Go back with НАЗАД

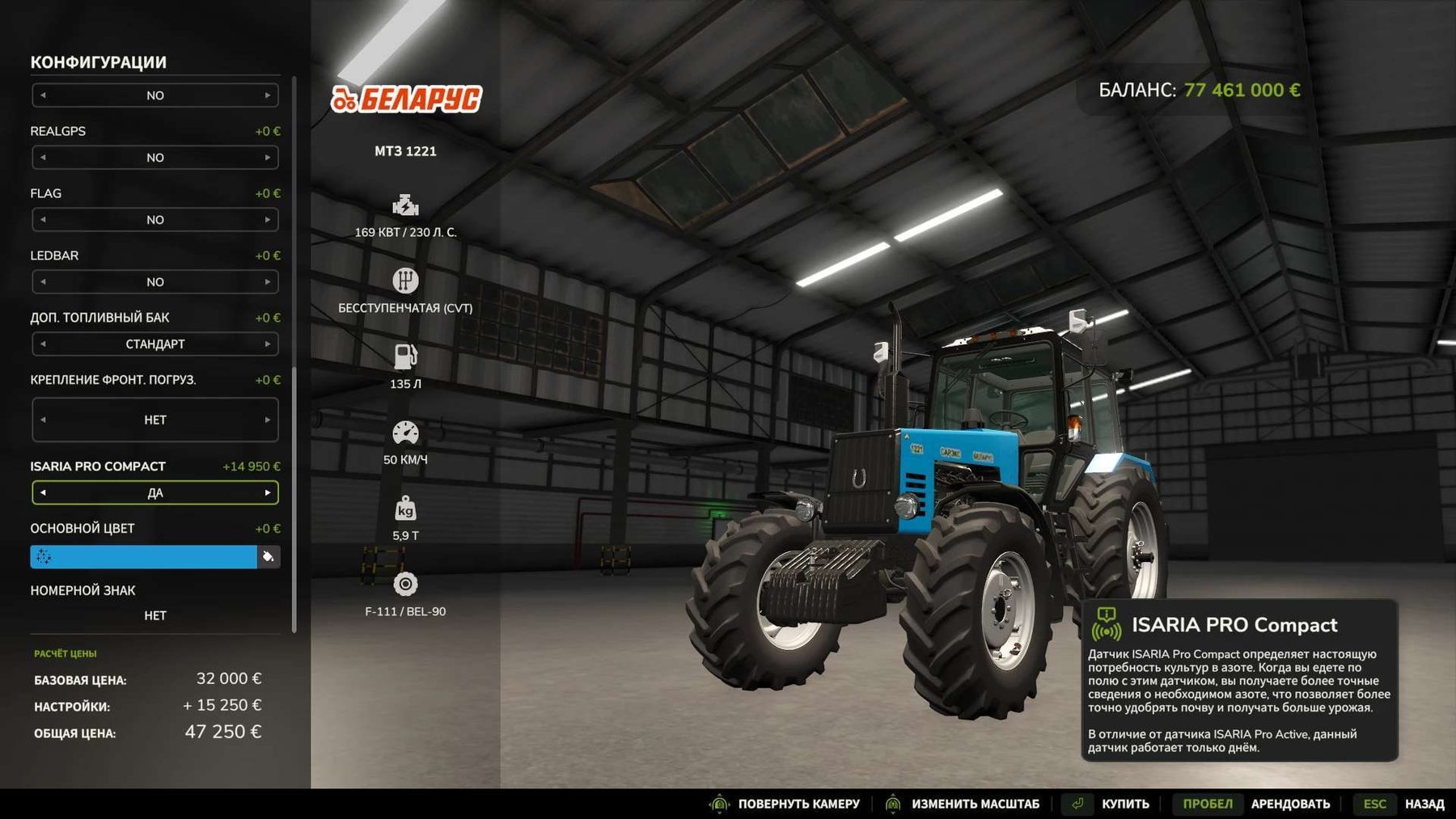point(1424,804)
